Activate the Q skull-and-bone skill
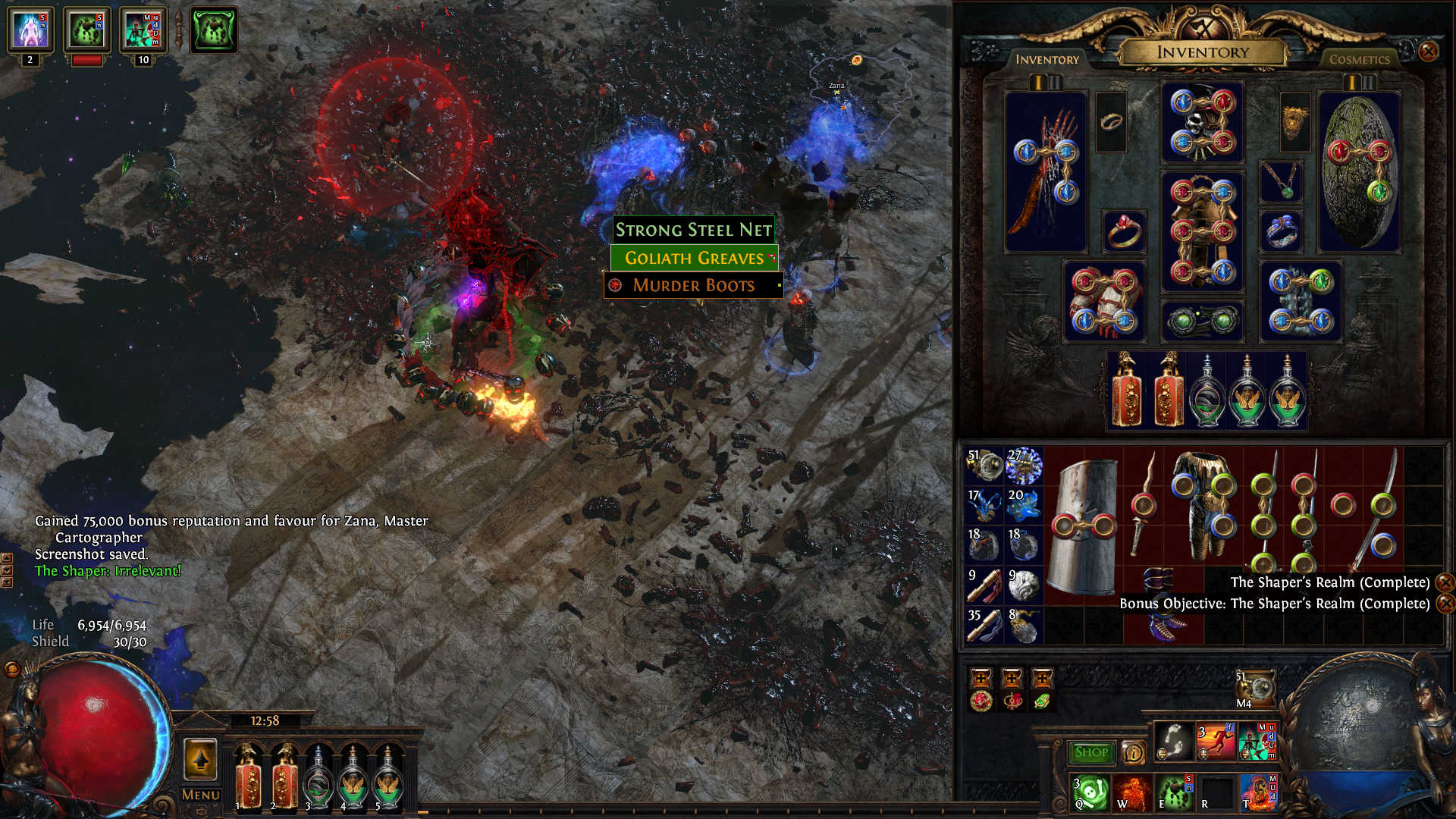The image size is (1456, 819). pyautogui.click(x=1090, y=792)
